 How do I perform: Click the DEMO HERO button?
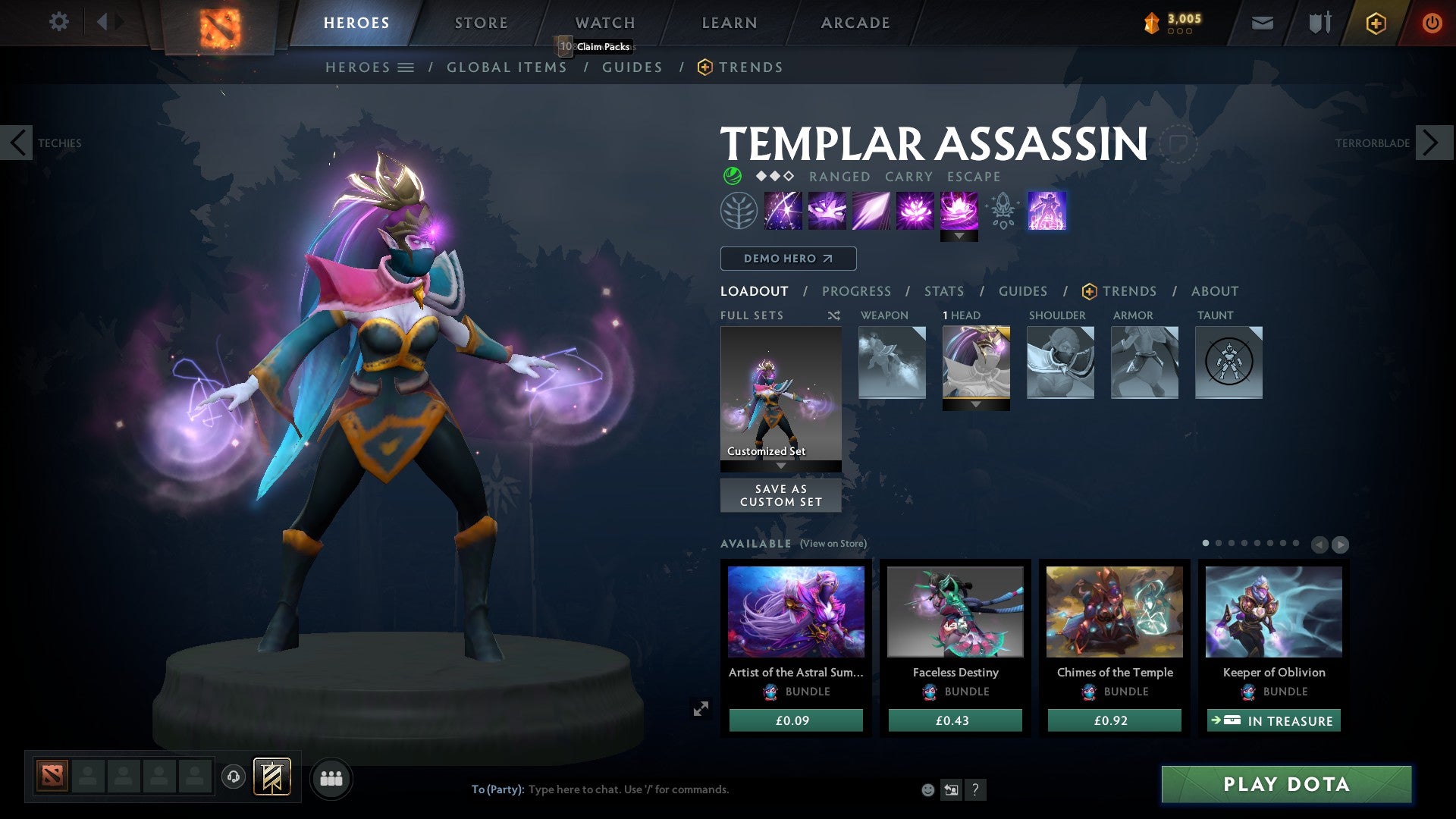(787, 259)
